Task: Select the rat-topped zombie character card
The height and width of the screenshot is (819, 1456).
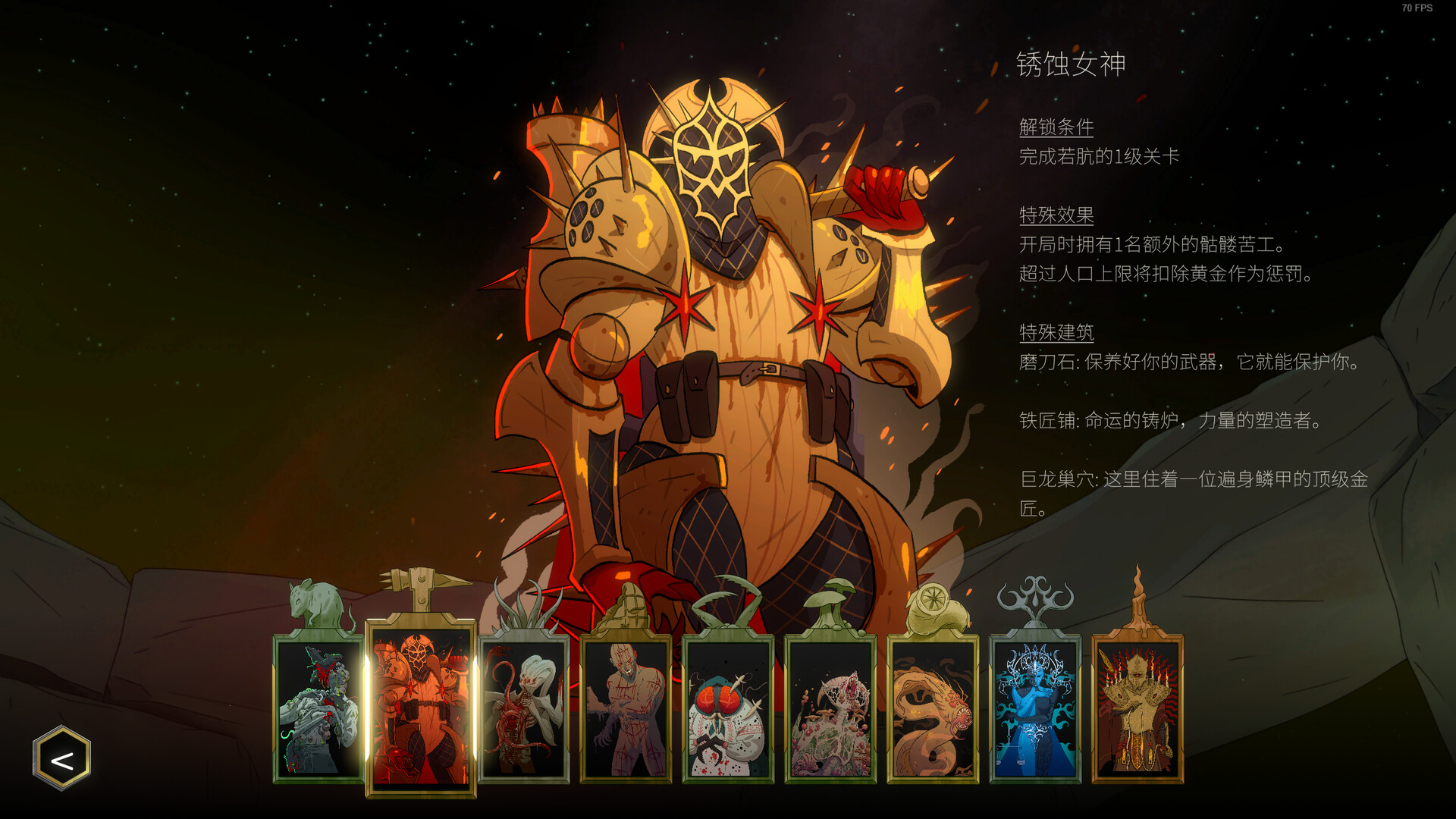Action: pyautogui.click(x=318, y=709)
